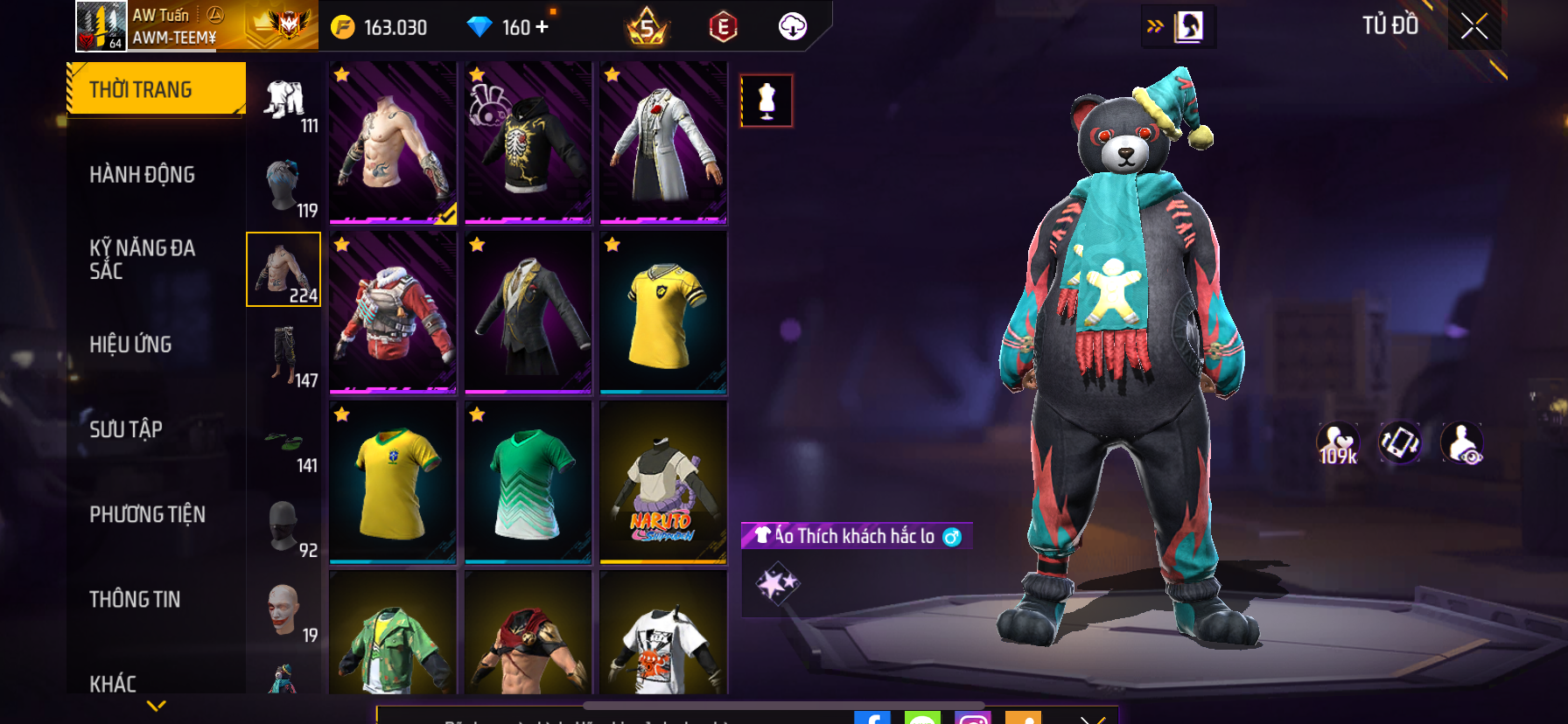
Task: Open the Thời Trang tab
Action: (156, 89)
